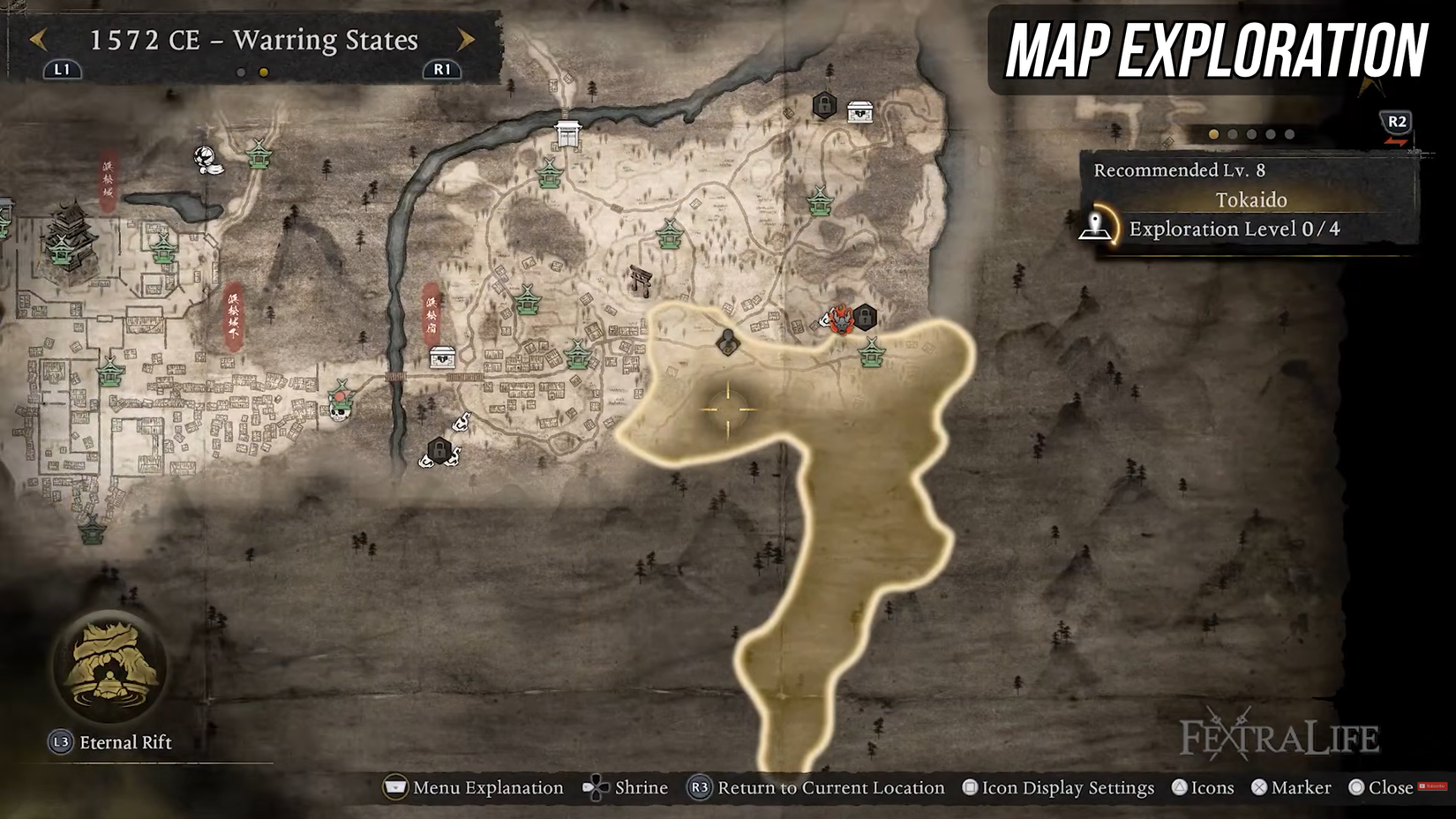This screenshot has height=819, width=1456.
Task: Click the red oni mask marker
Action: 841,319
